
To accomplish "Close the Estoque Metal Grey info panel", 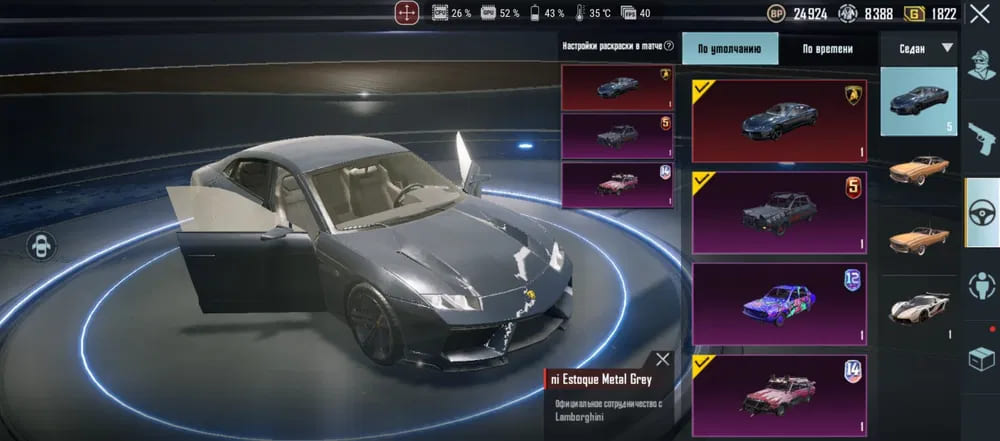I will point(663,360).
